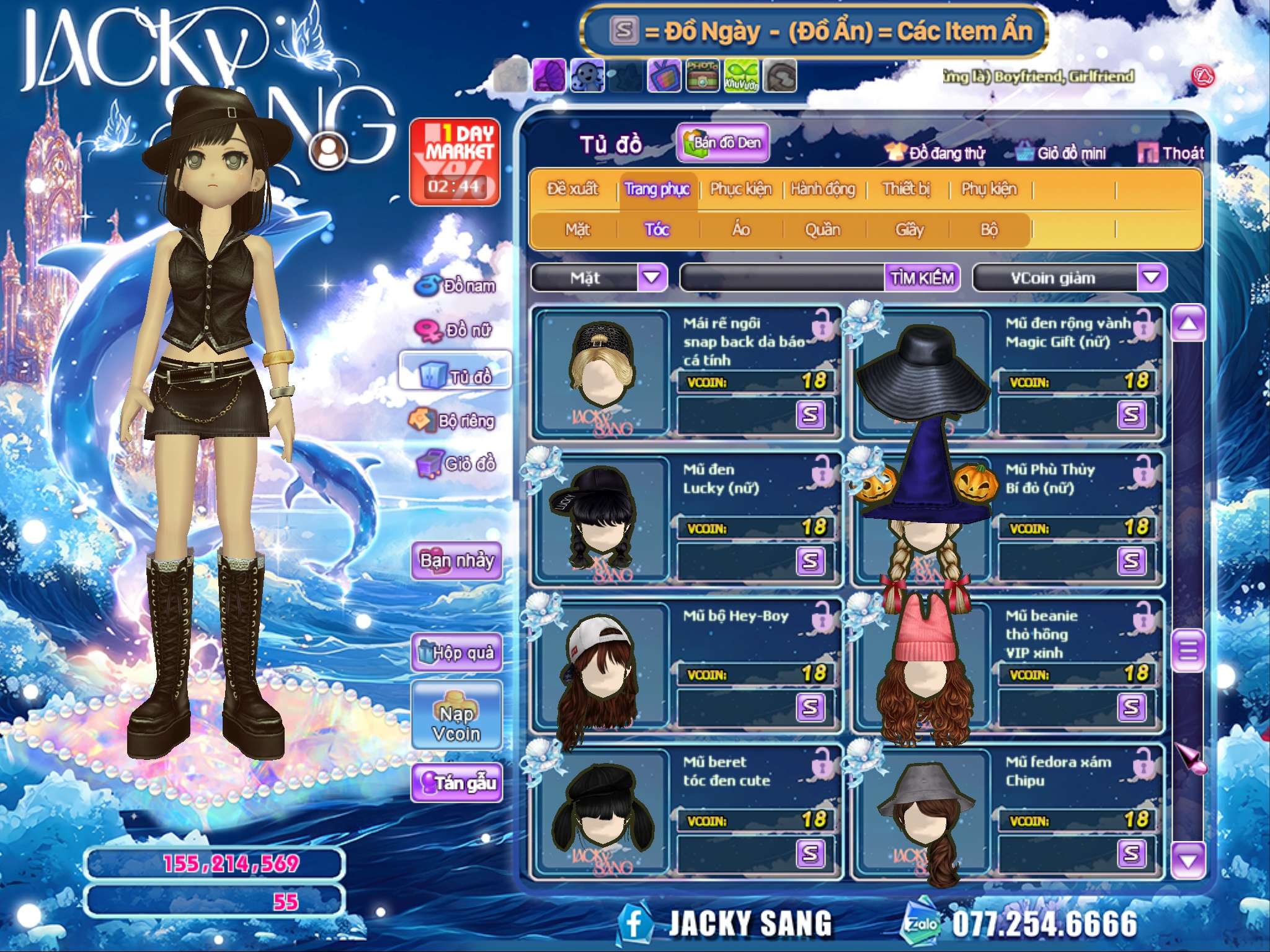Open the Hộp quà gift box
The width and height of the screenshot is (1270, 952).
(x=457, y=653)
